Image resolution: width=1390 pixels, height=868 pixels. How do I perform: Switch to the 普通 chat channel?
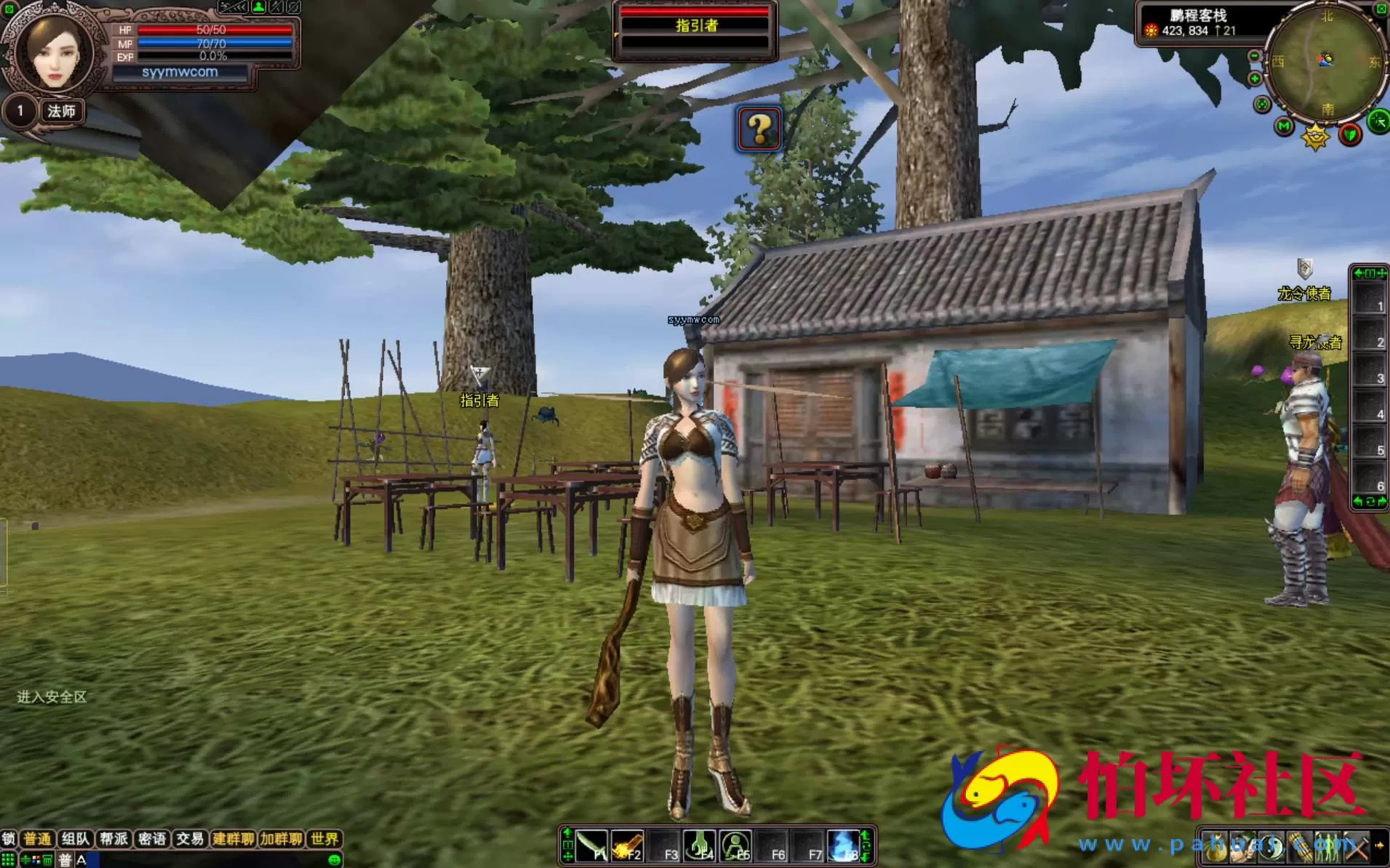click(x=37, y=839)
